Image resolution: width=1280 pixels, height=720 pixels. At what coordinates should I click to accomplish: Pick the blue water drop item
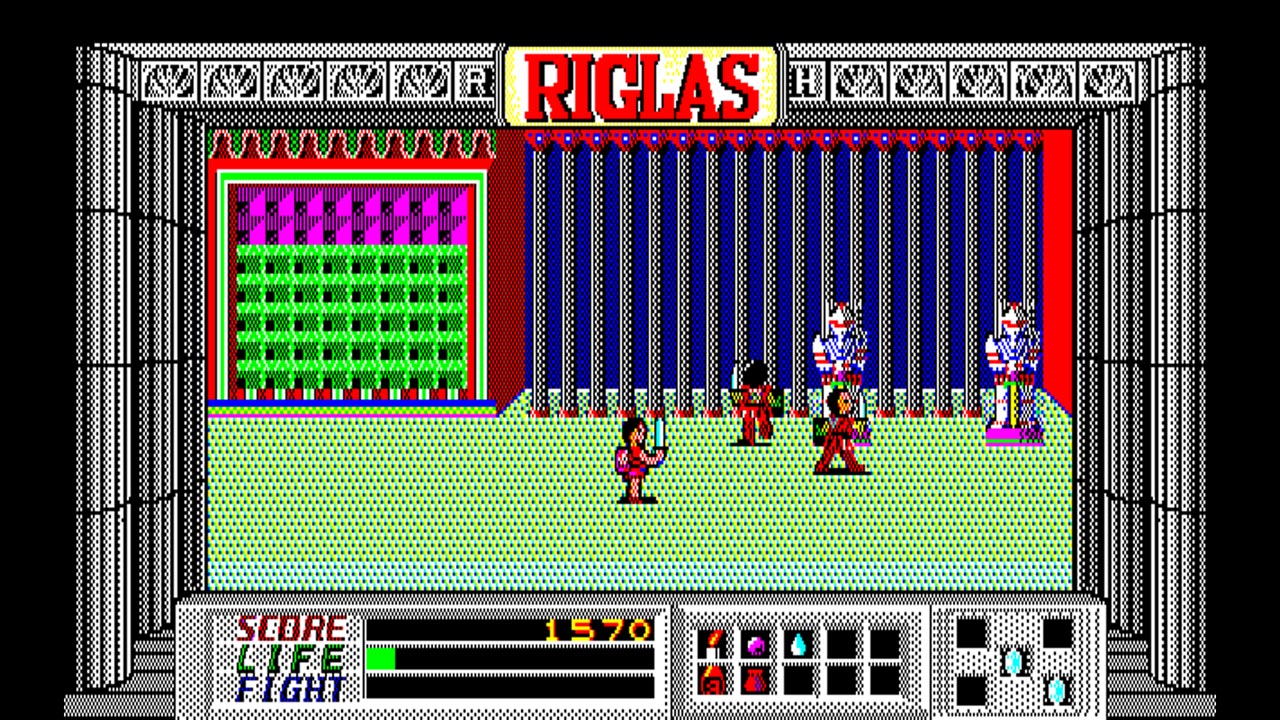797,642
